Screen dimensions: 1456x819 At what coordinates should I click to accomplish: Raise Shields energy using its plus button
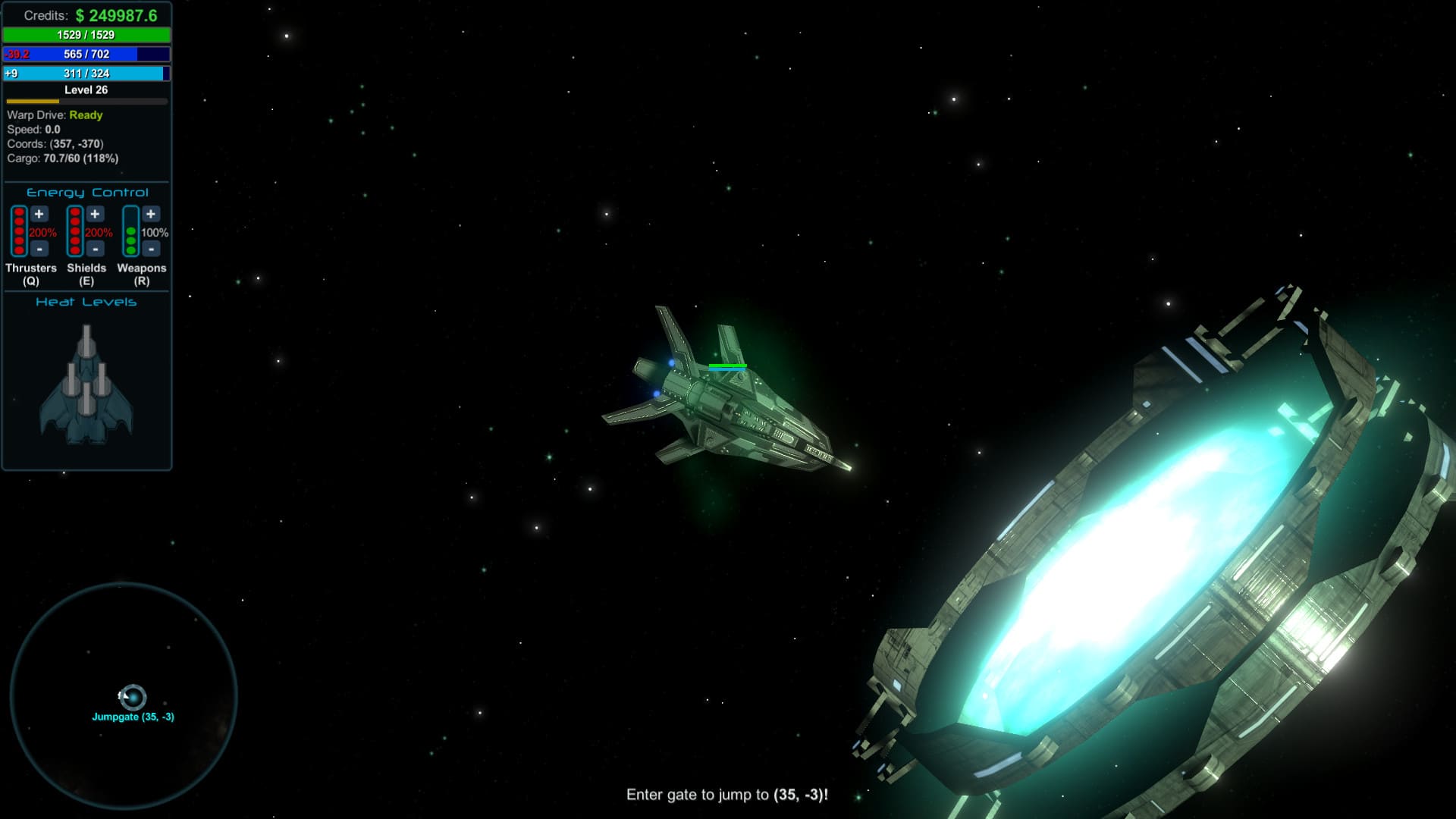[x=95, y=215]
